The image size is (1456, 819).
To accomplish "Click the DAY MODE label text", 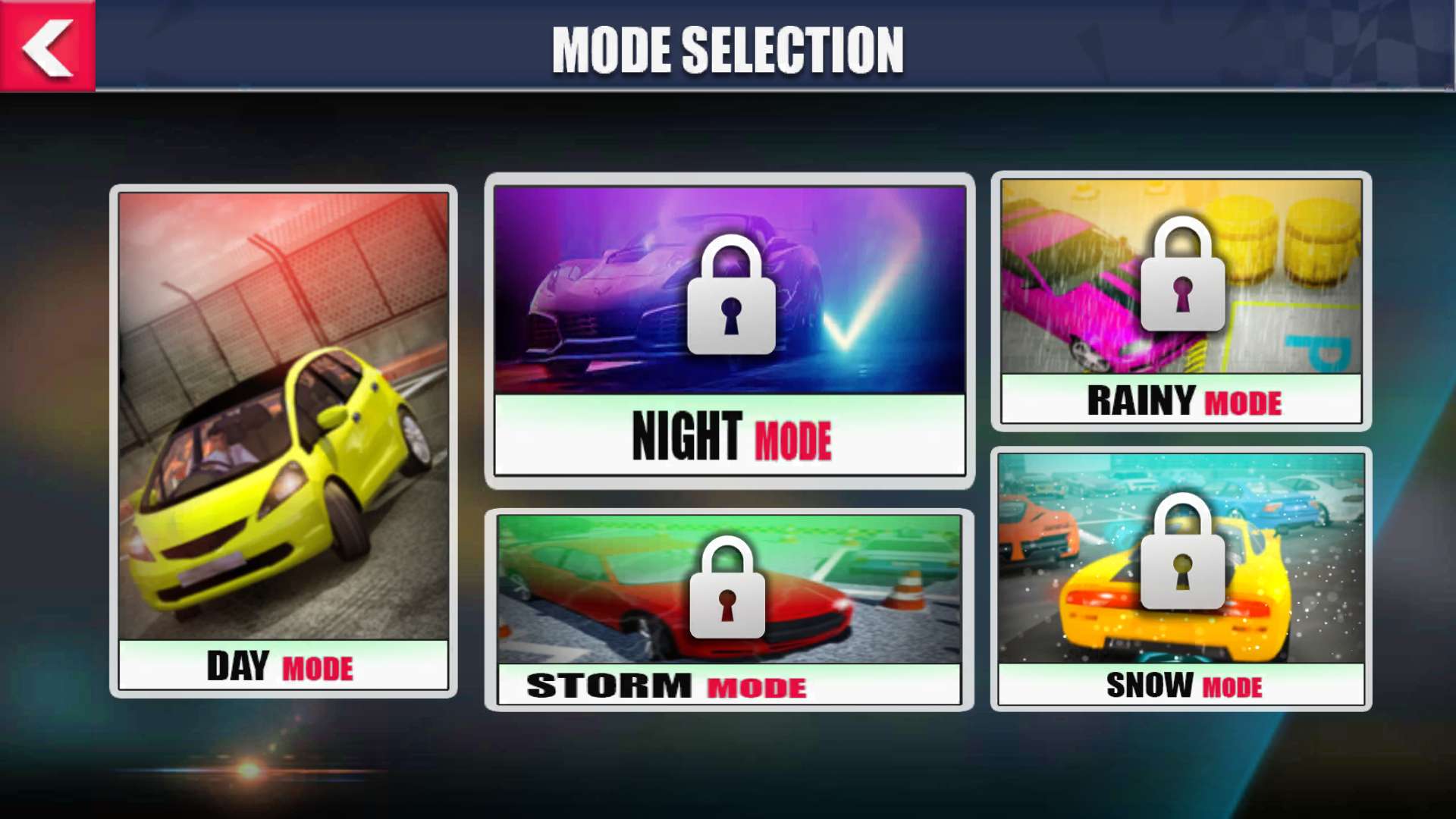I will click(x=279, y=666).
